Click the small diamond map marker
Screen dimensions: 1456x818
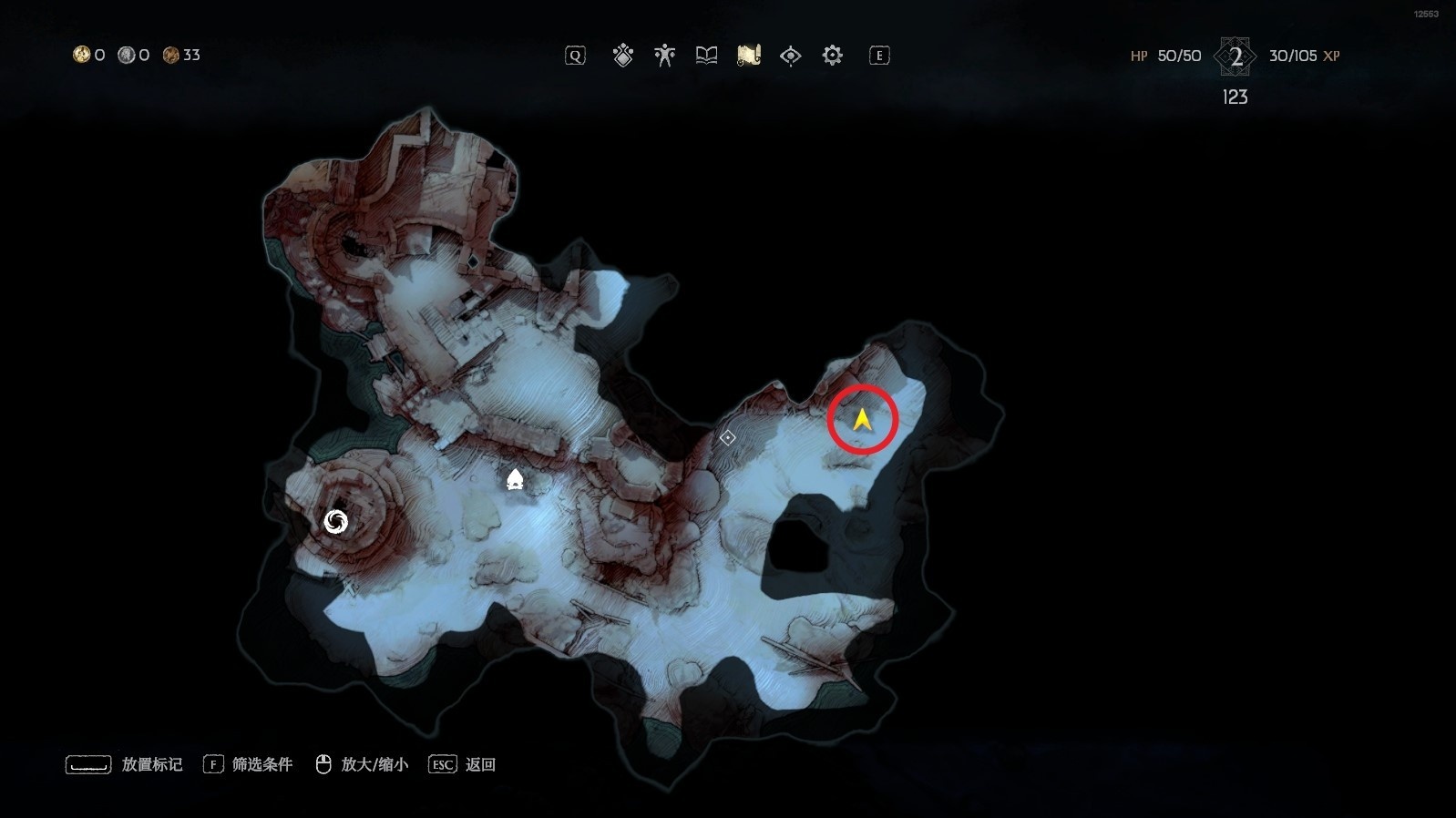click(727, 438)
